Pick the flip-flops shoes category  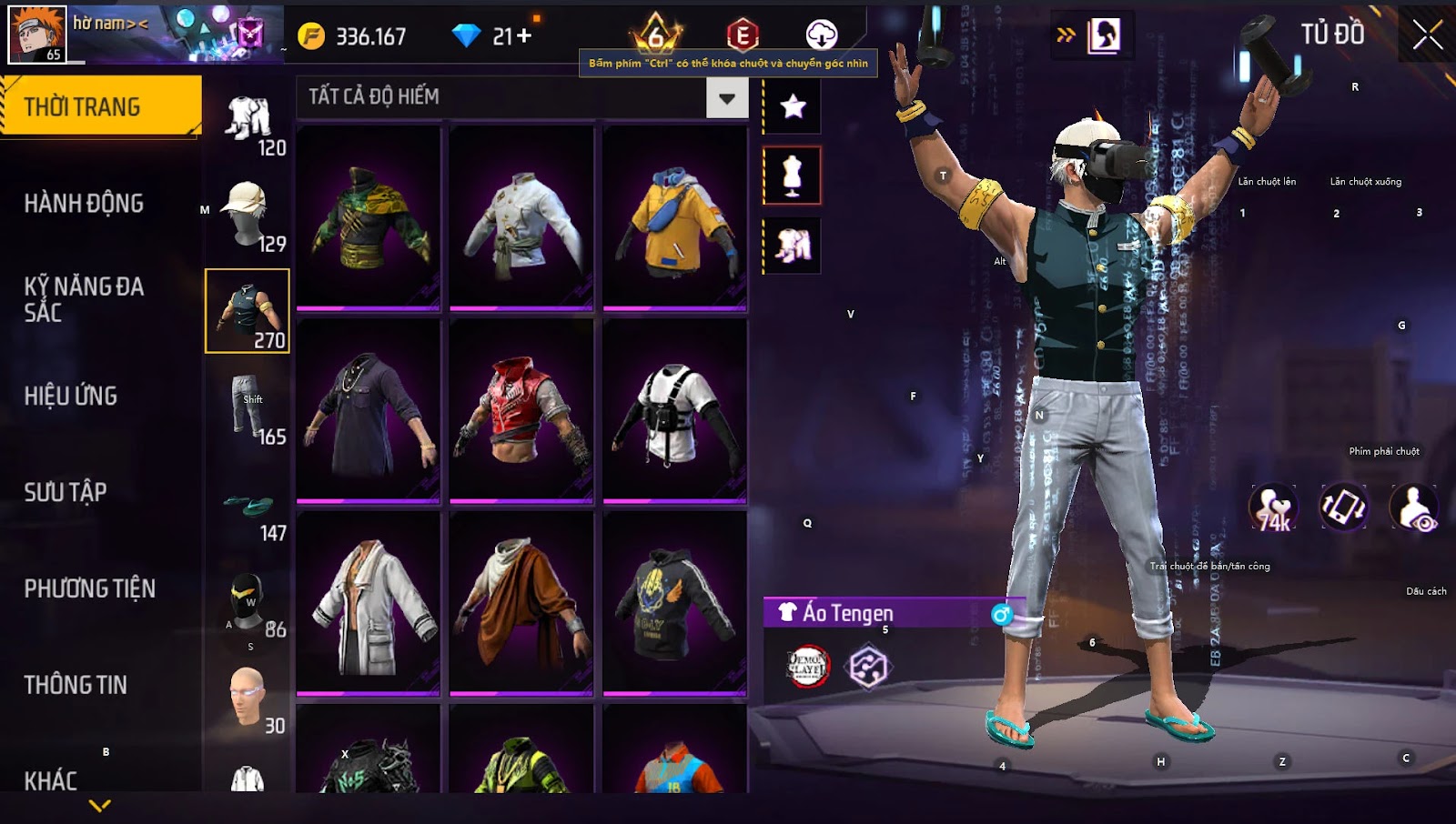[248, 506]
